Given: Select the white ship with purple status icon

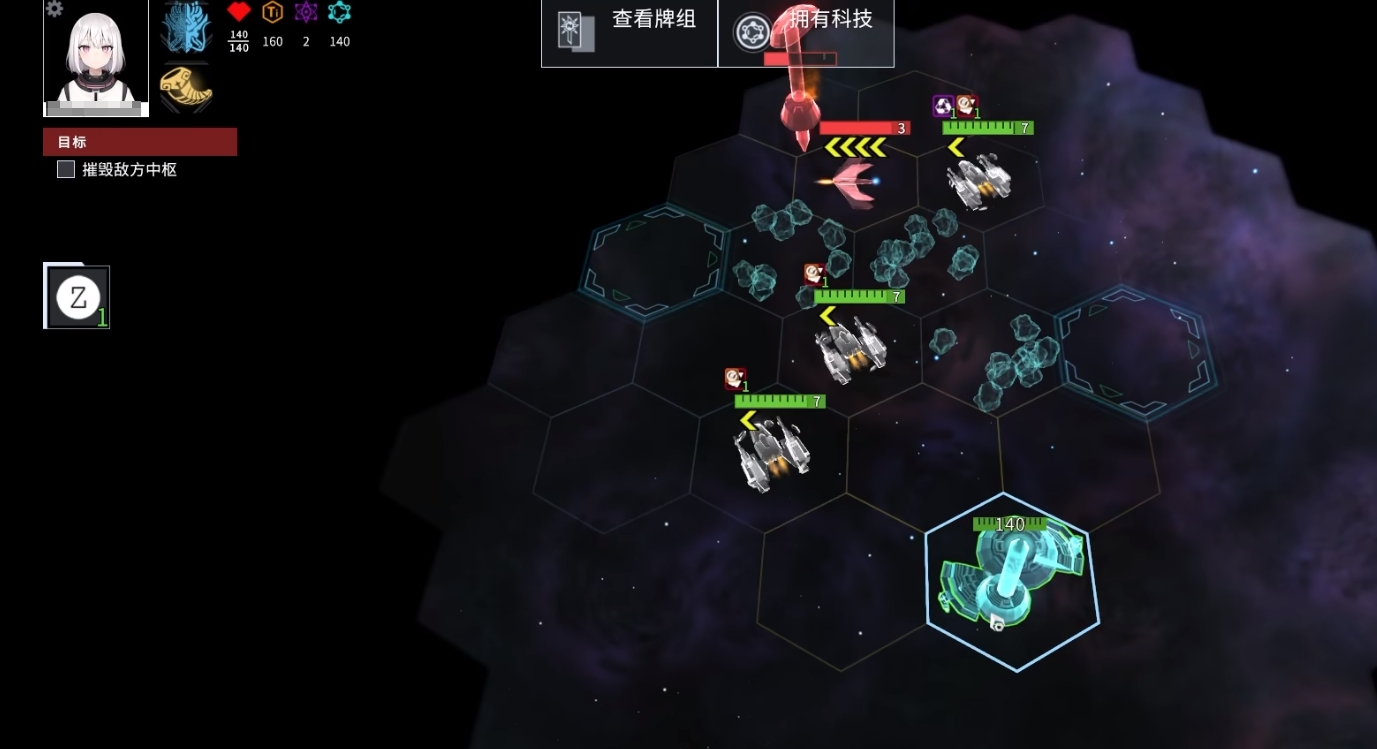Looking at the screenshot, I should (978, 180).
